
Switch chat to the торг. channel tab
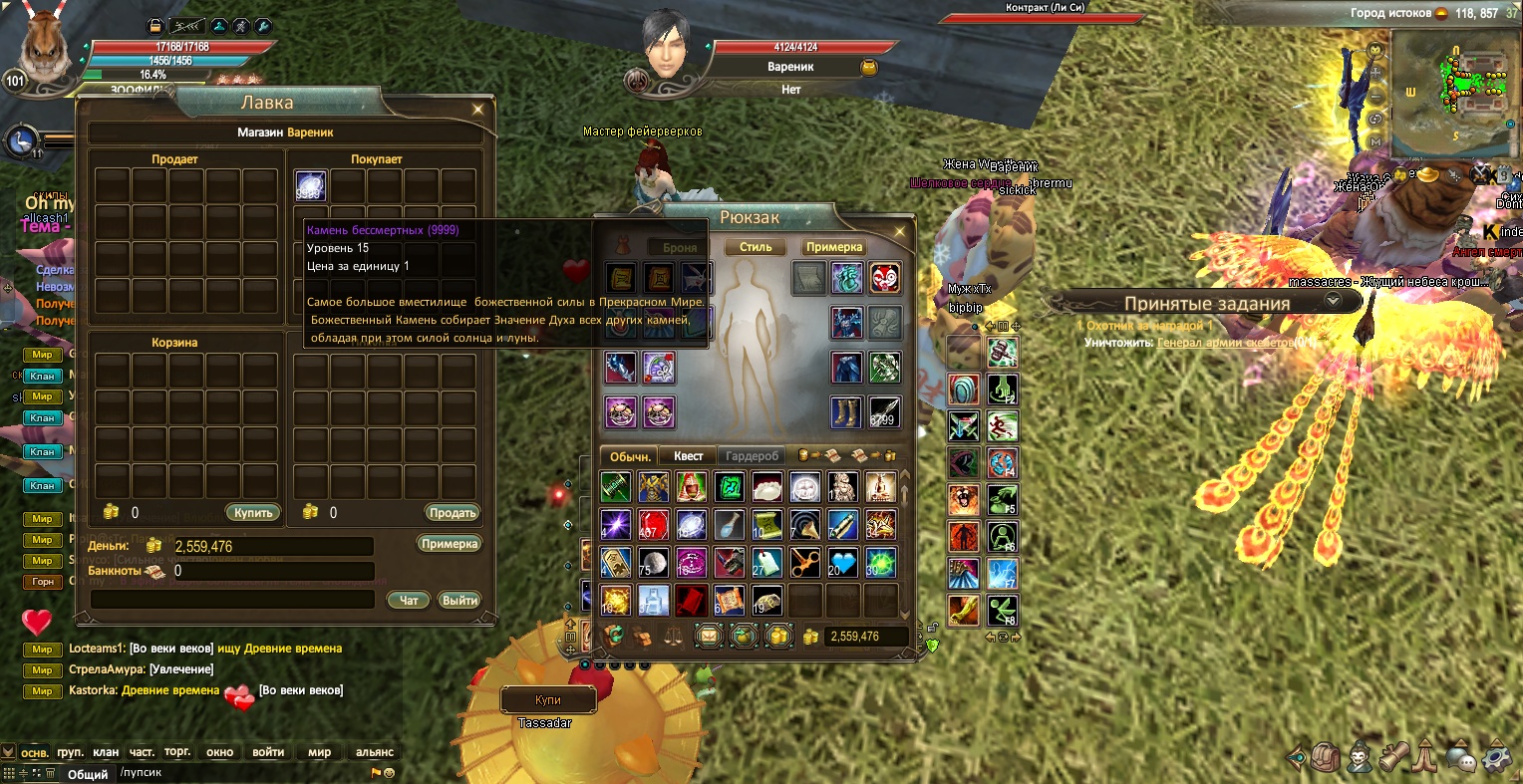(177, 752)
